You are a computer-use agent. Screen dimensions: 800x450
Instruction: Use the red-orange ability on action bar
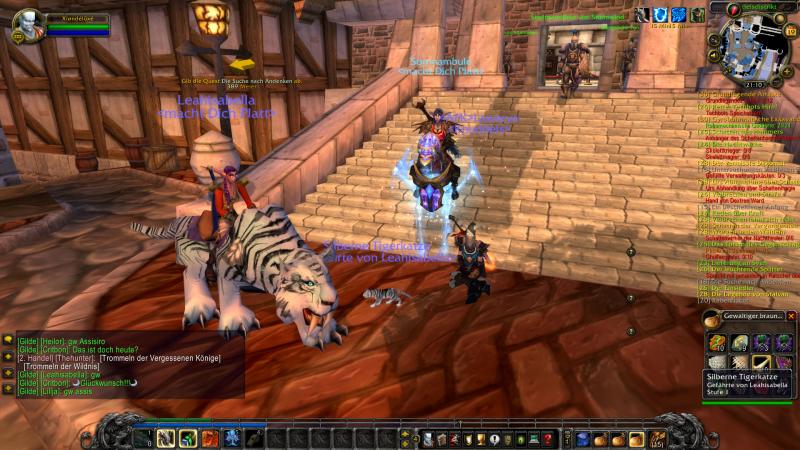point(209,438)
